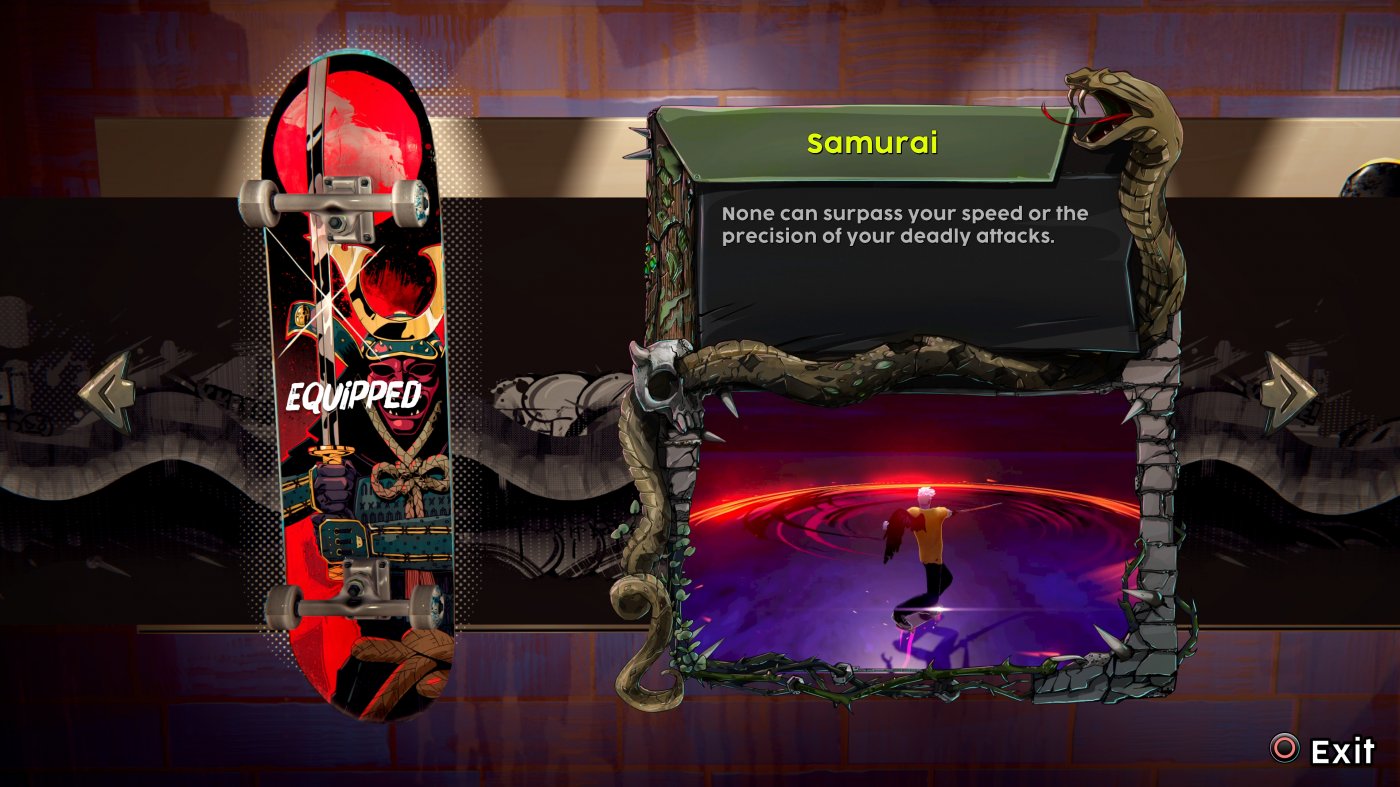
Task: Click the Samurai title banner
Action: coord(872,143)
